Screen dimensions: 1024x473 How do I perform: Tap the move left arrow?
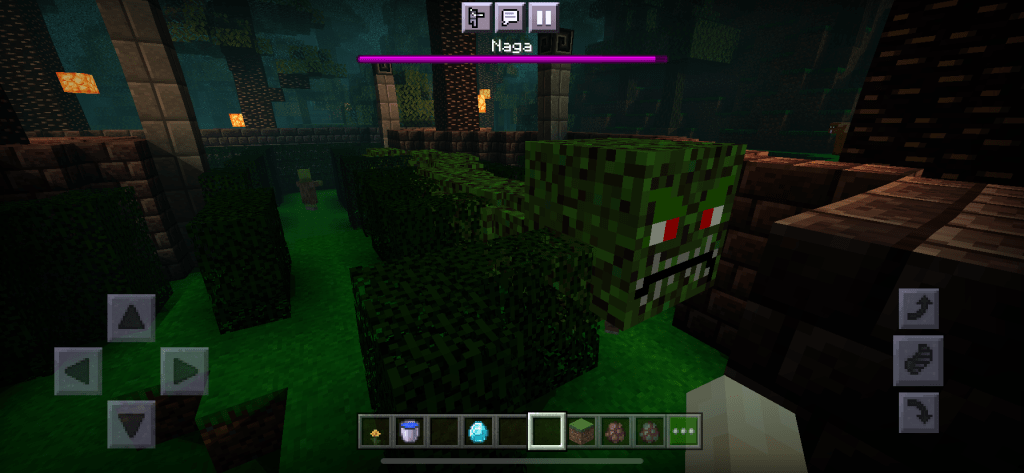point(78,372)
